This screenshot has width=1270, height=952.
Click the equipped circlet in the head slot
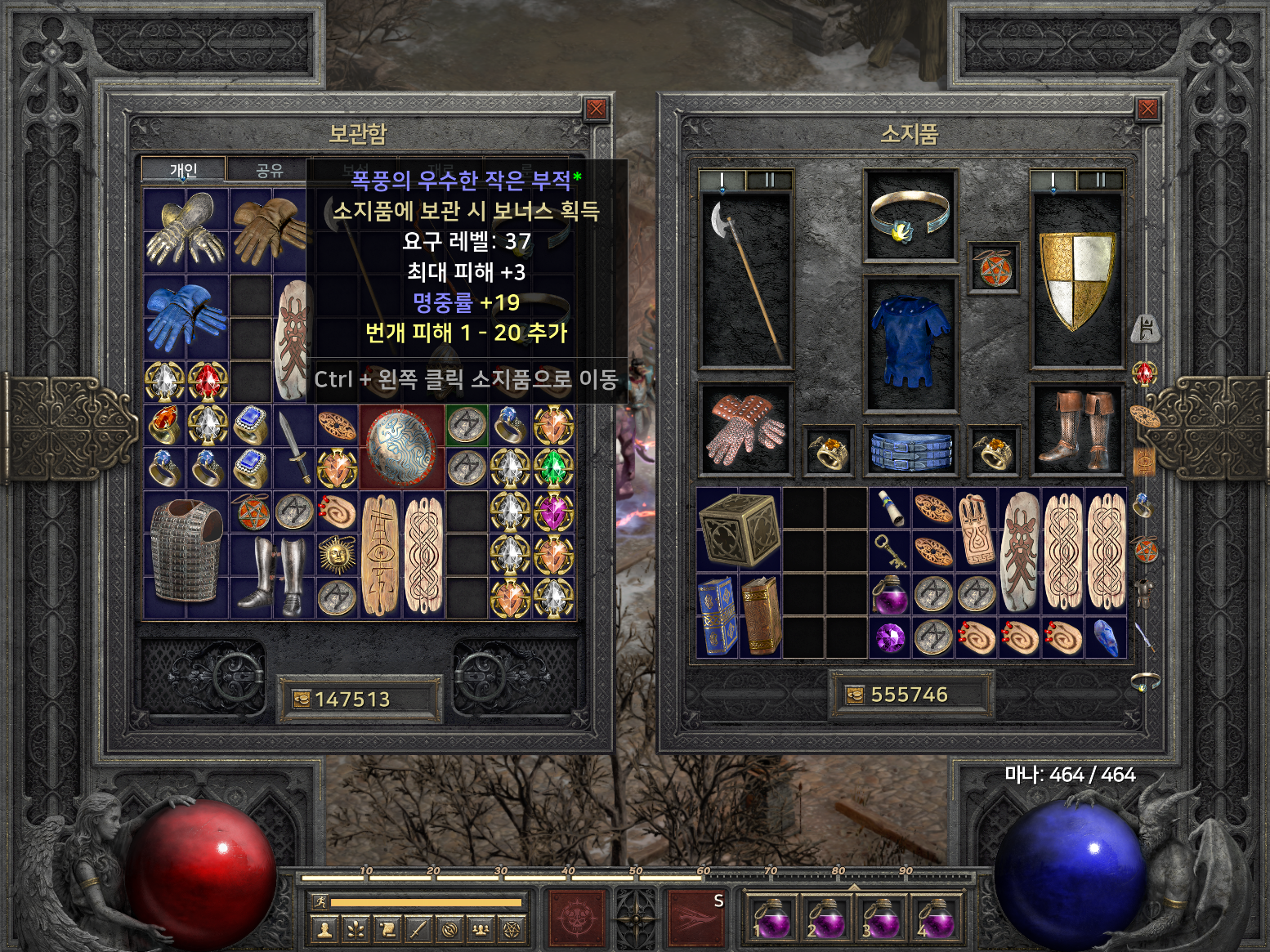click(910, 215)
